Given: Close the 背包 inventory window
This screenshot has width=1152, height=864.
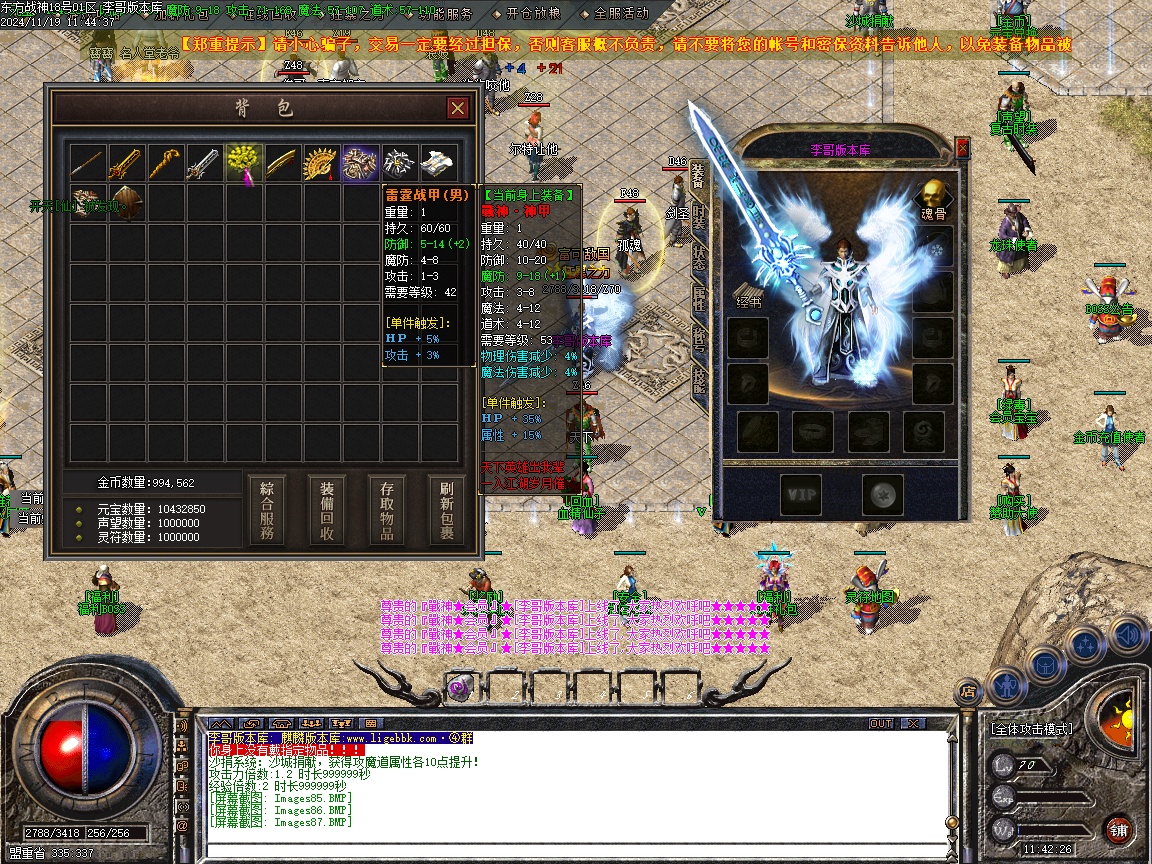Looking at the screenshot, I should (457, 108).
